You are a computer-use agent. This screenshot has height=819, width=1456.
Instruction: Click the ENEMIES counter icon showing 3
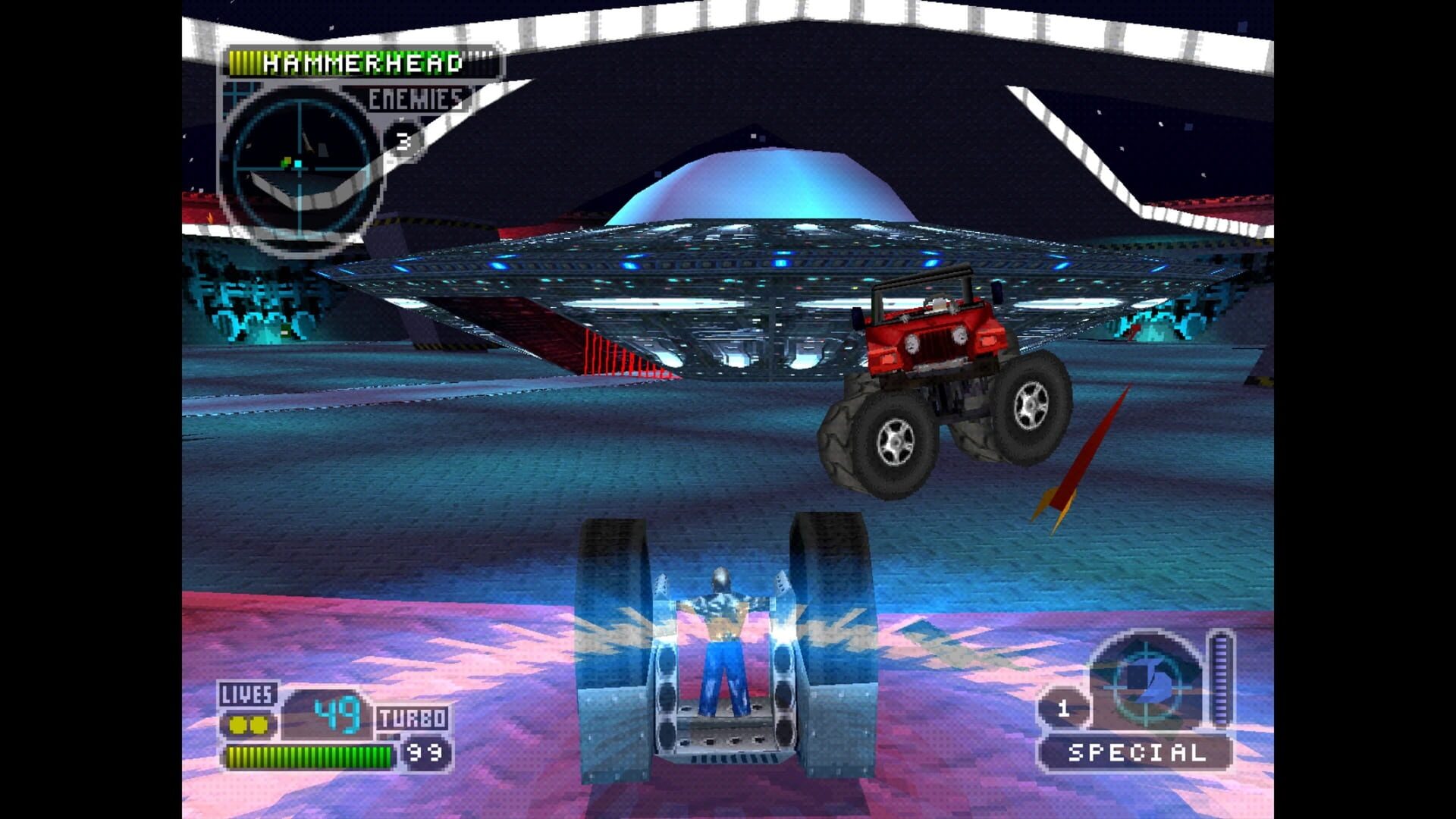point(402,140)
